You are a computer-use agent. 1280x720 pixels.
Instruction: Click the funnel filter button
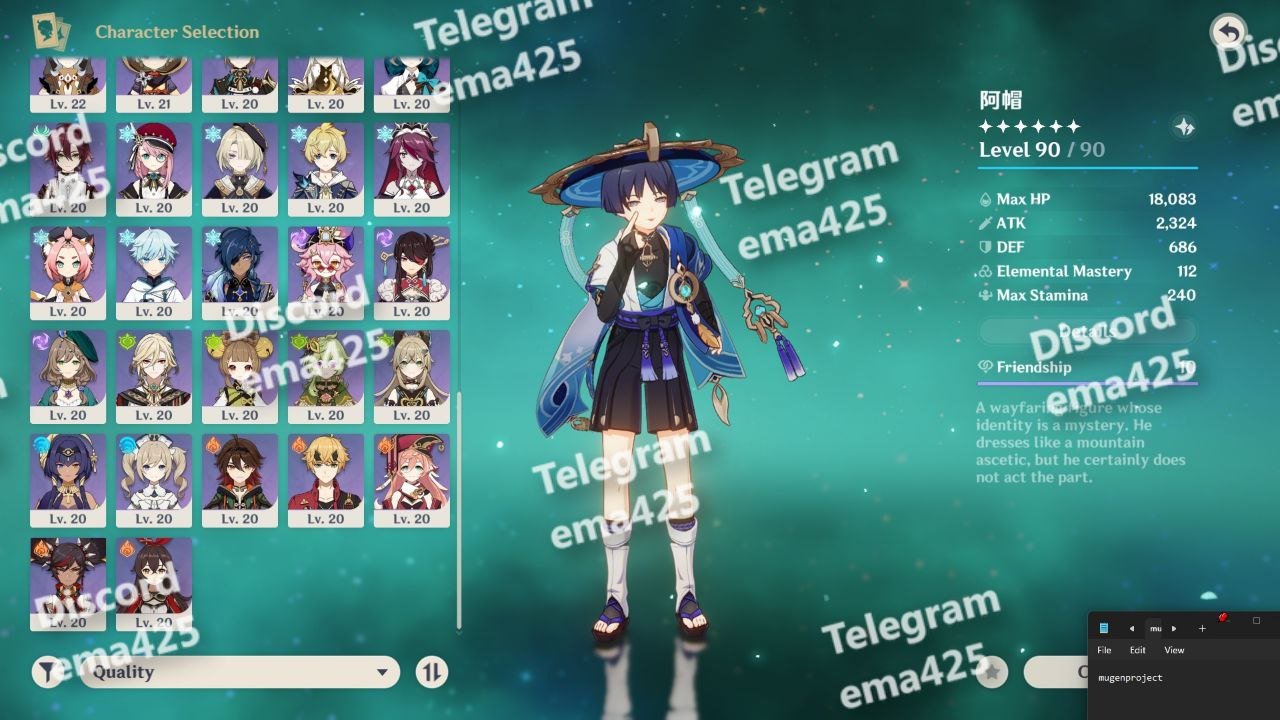click(x=47, y=672)
